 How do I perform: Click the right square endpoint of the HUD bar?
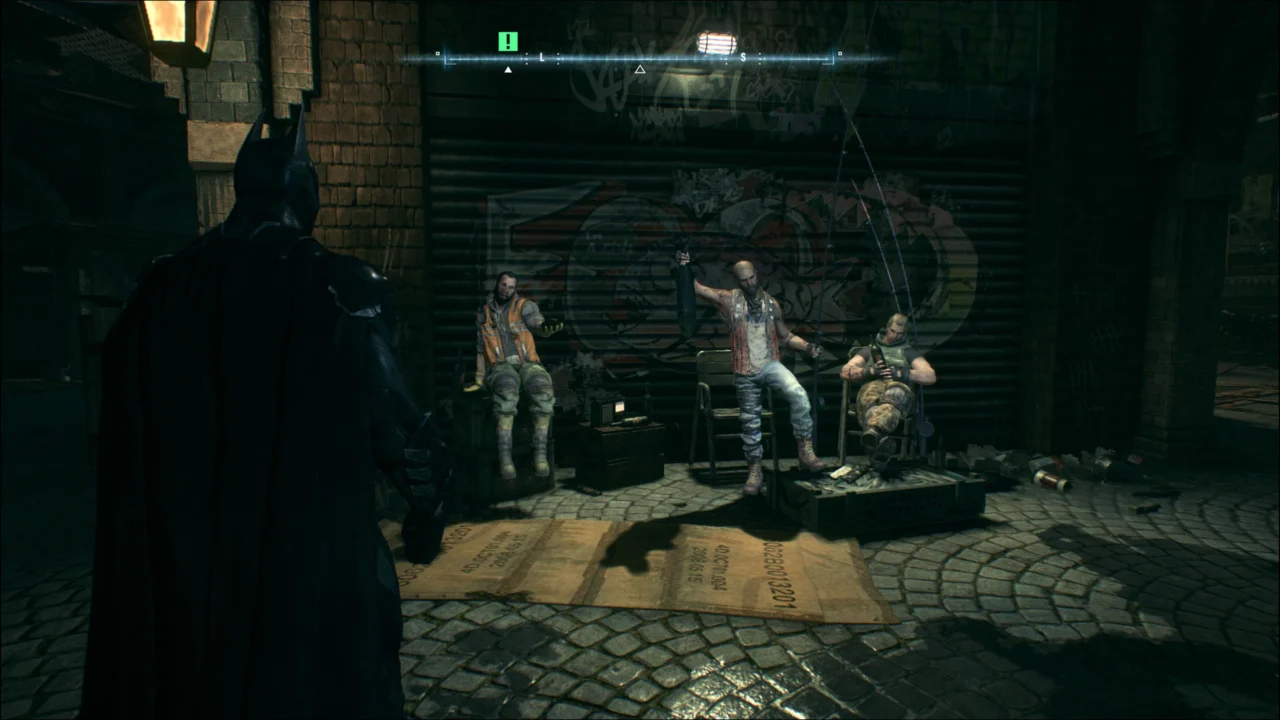pos(839,54)
